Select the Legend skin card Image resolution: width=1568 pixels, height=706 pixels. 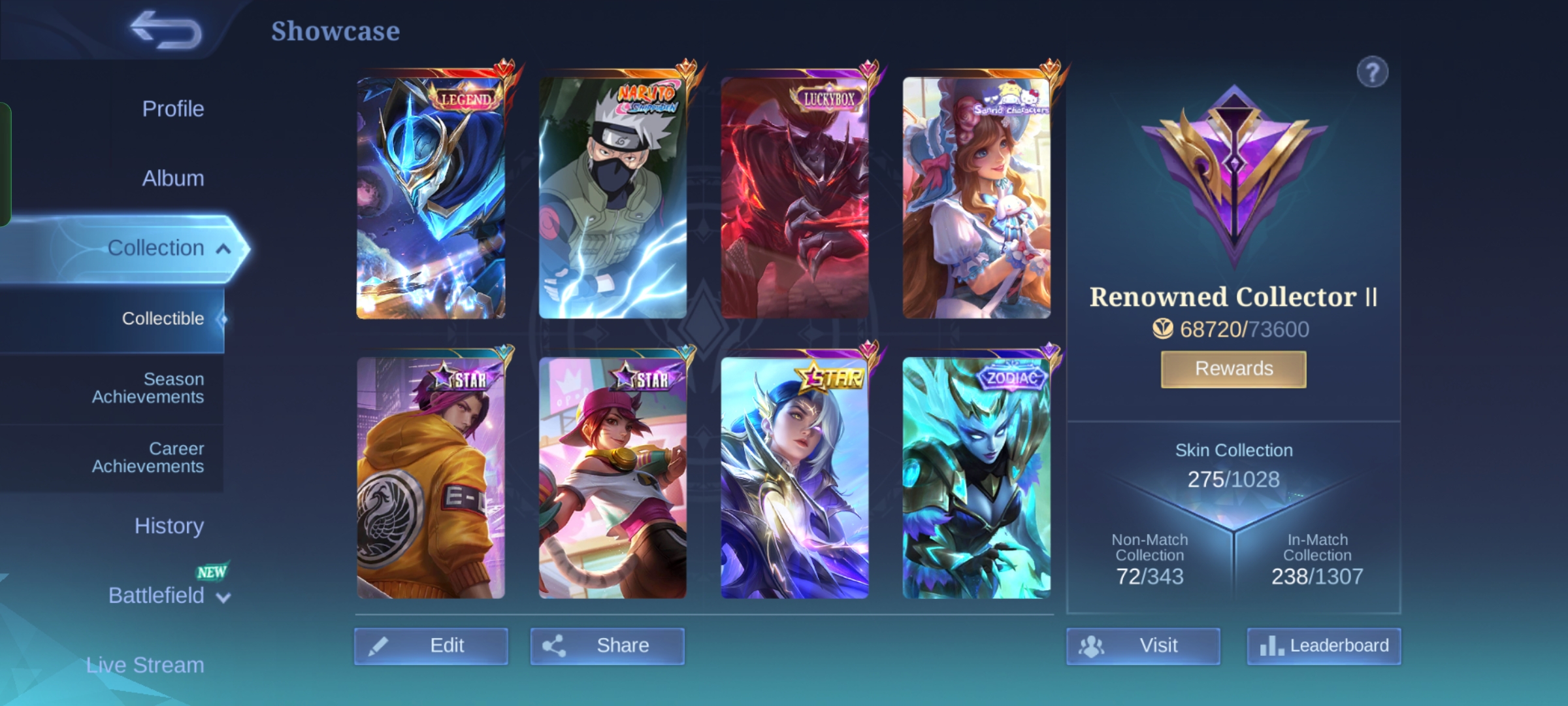coord(431,197)
